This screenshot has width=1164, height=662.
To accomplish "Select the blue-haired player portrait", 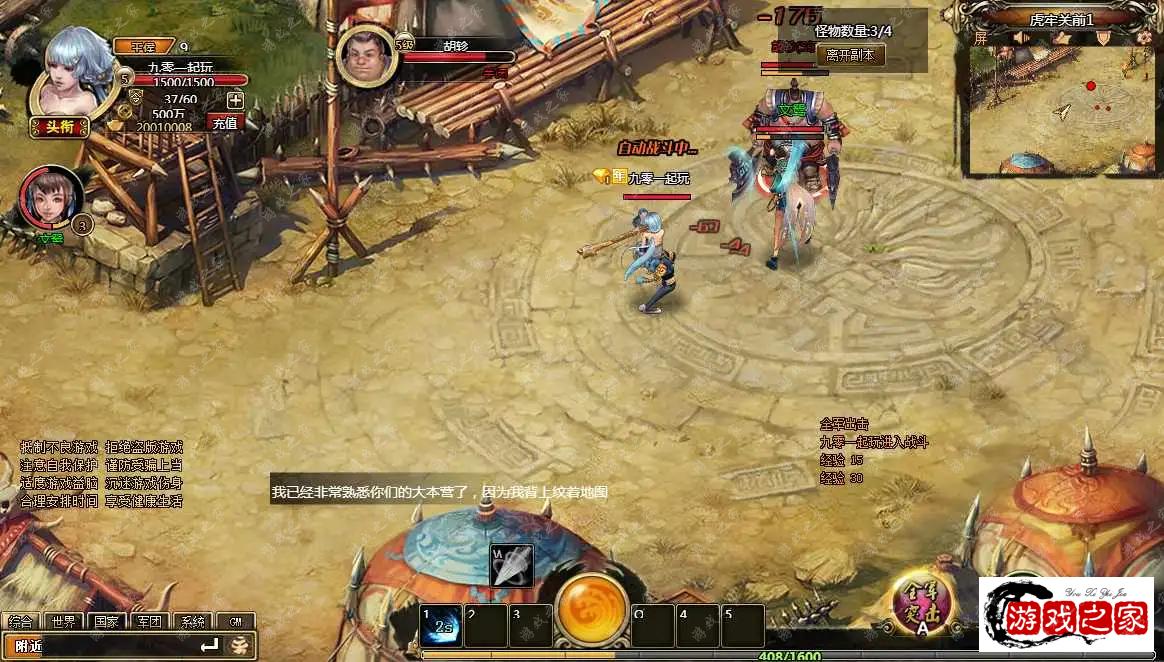I will (73, 74).
